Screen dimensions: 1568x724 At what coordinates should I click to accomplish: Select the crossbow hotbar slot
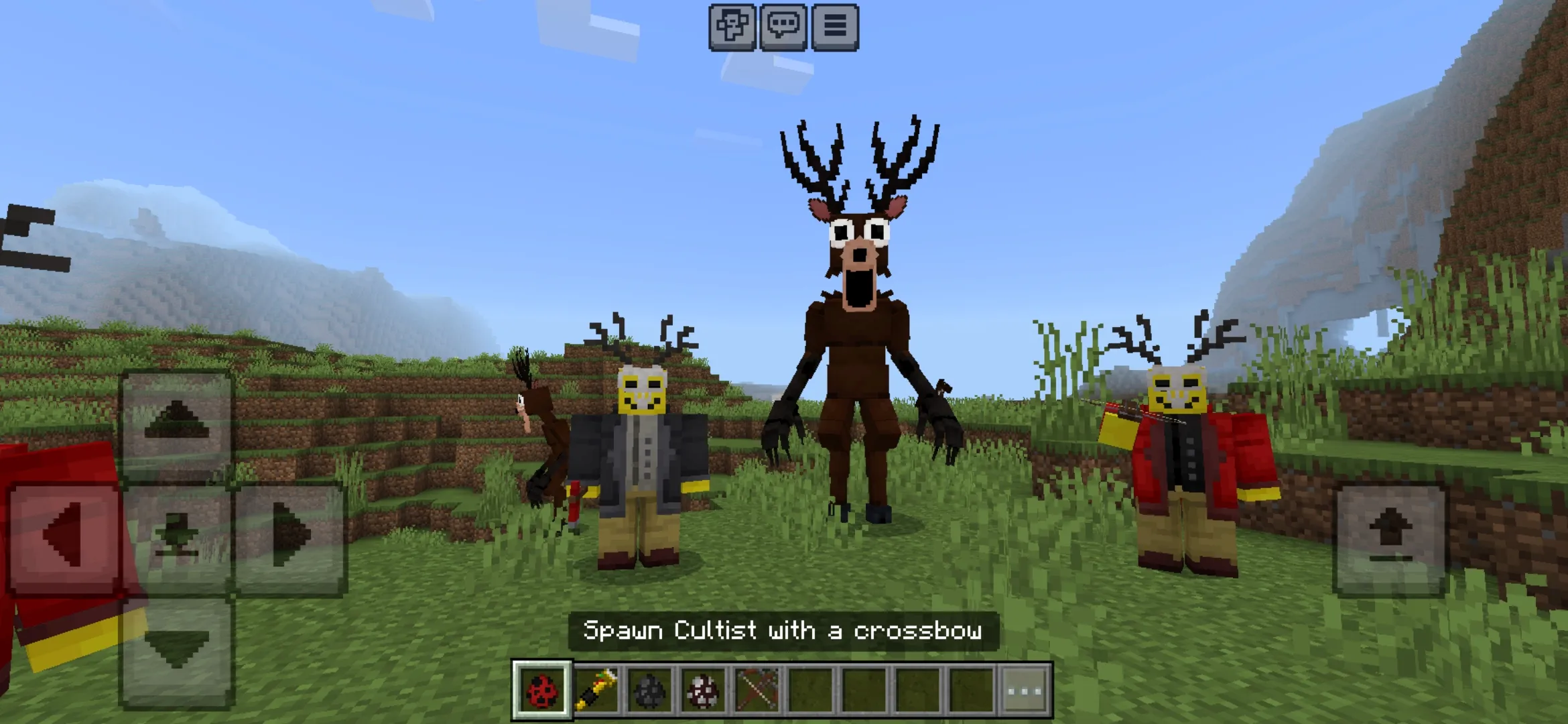tap(757, 690)
